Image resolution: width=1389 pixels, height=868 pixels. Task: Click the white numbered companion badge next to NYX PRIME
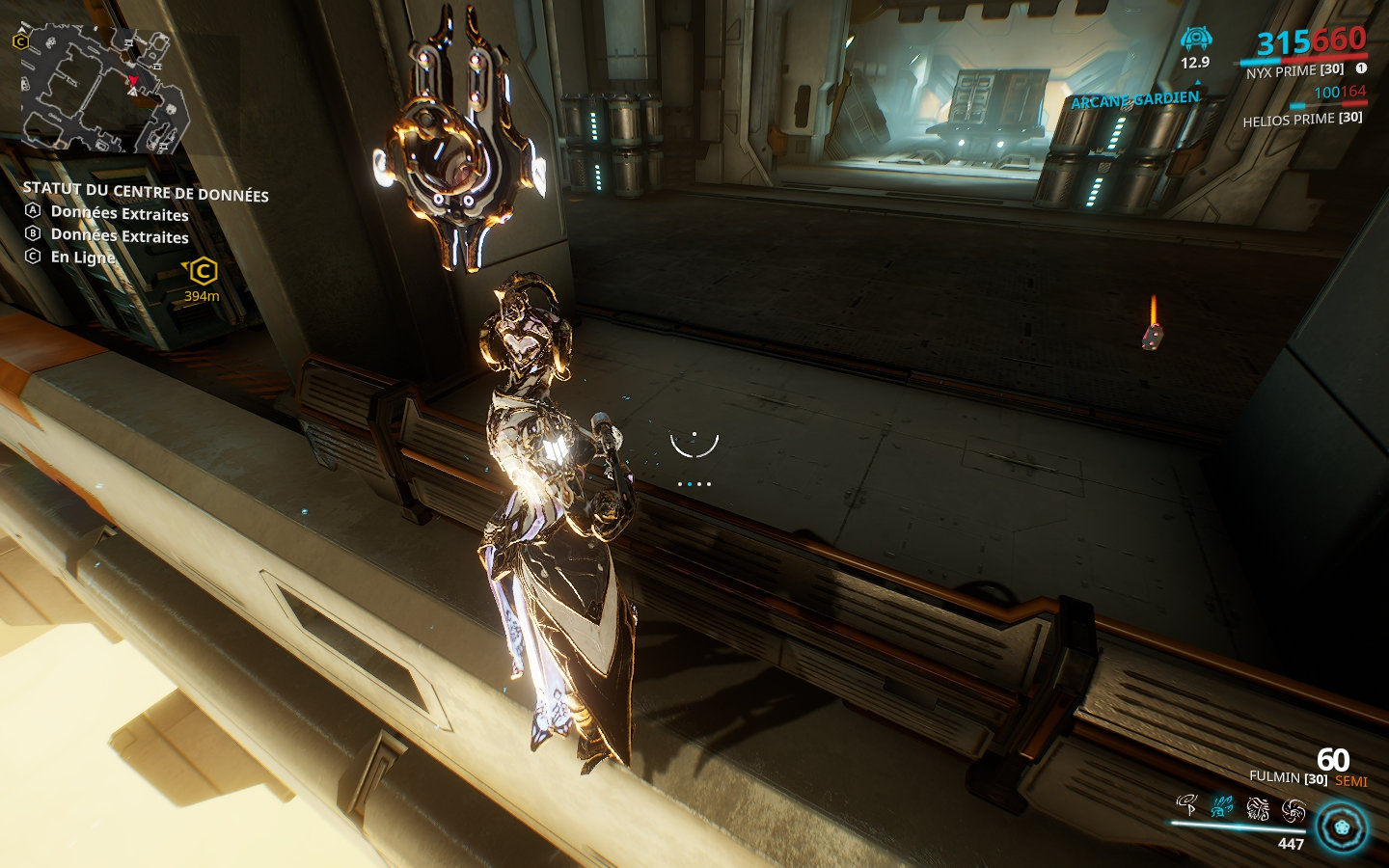(x=1360, y=68)
